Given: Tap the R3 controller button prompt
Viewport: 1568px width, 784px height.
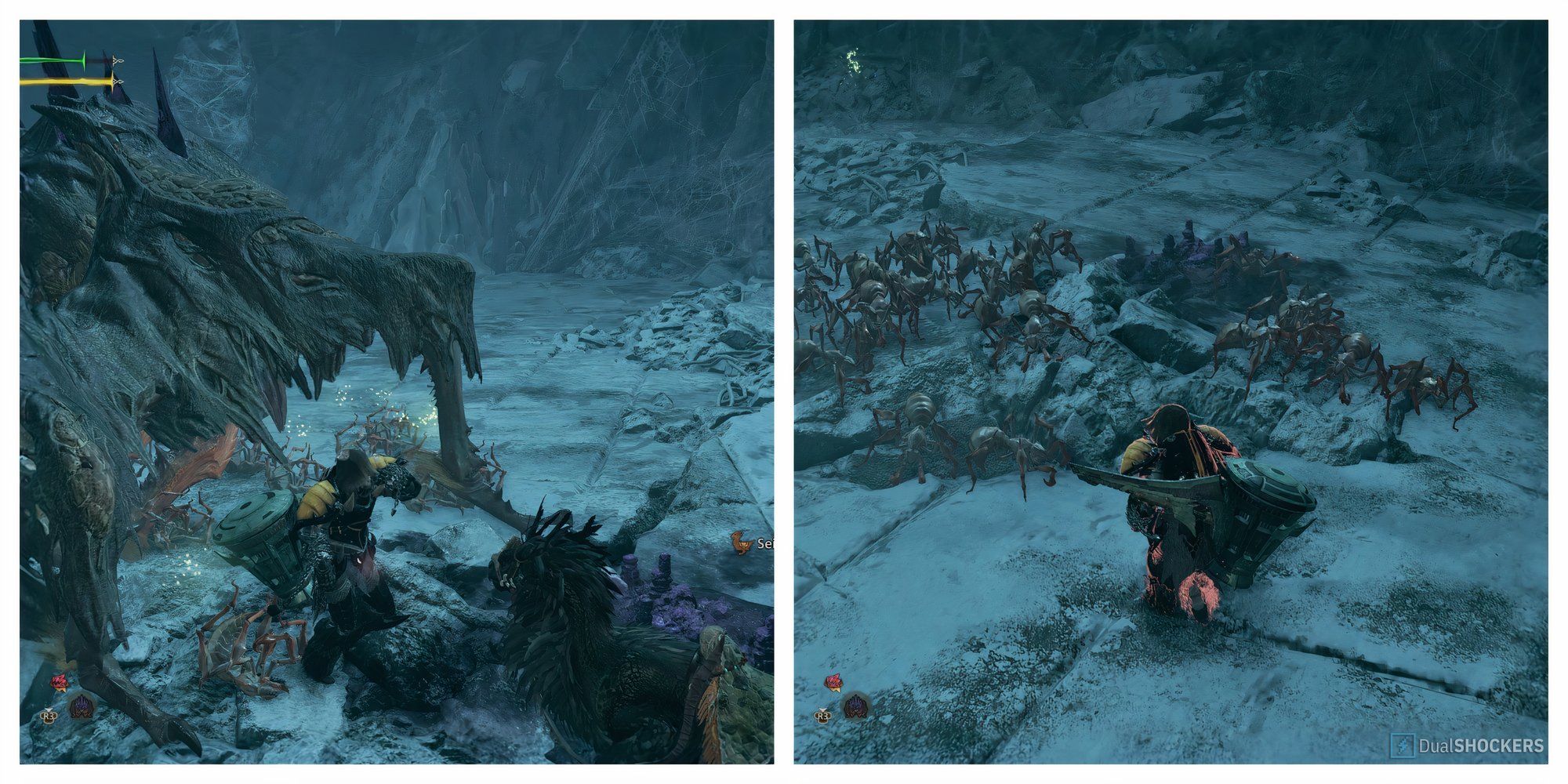Looking at the screenshot, I should pos(49,716).
